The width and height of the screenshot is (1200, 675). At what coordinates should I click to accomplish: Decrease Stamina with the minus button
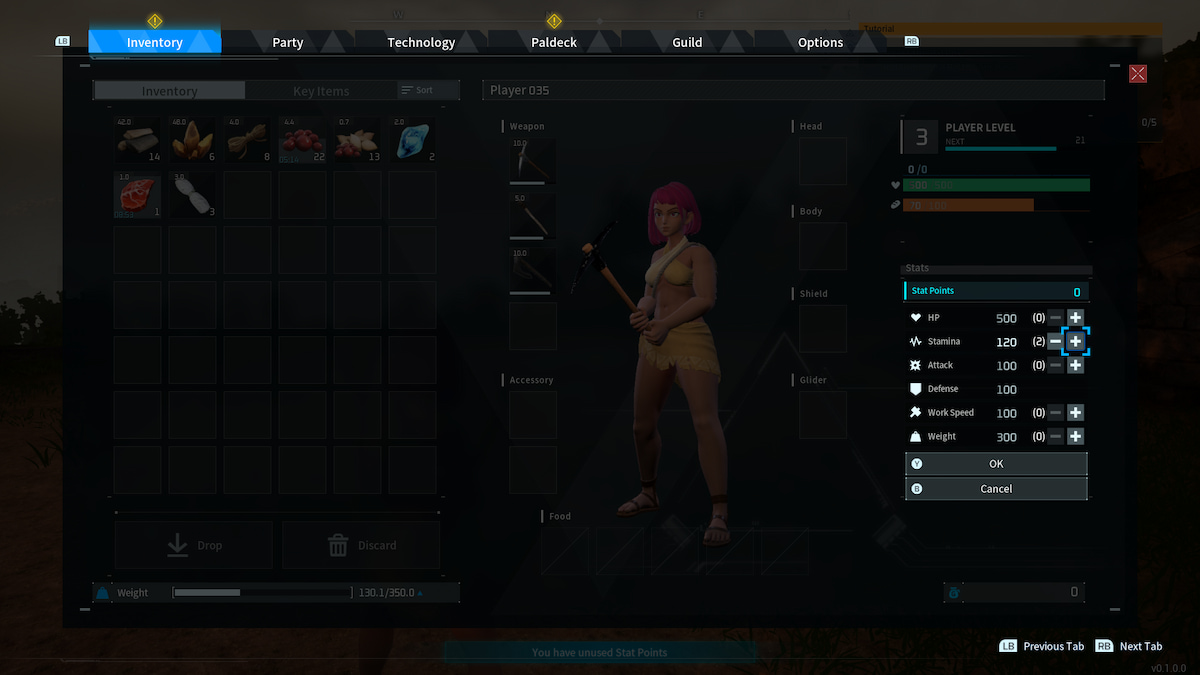click(x=1056, y=341)
